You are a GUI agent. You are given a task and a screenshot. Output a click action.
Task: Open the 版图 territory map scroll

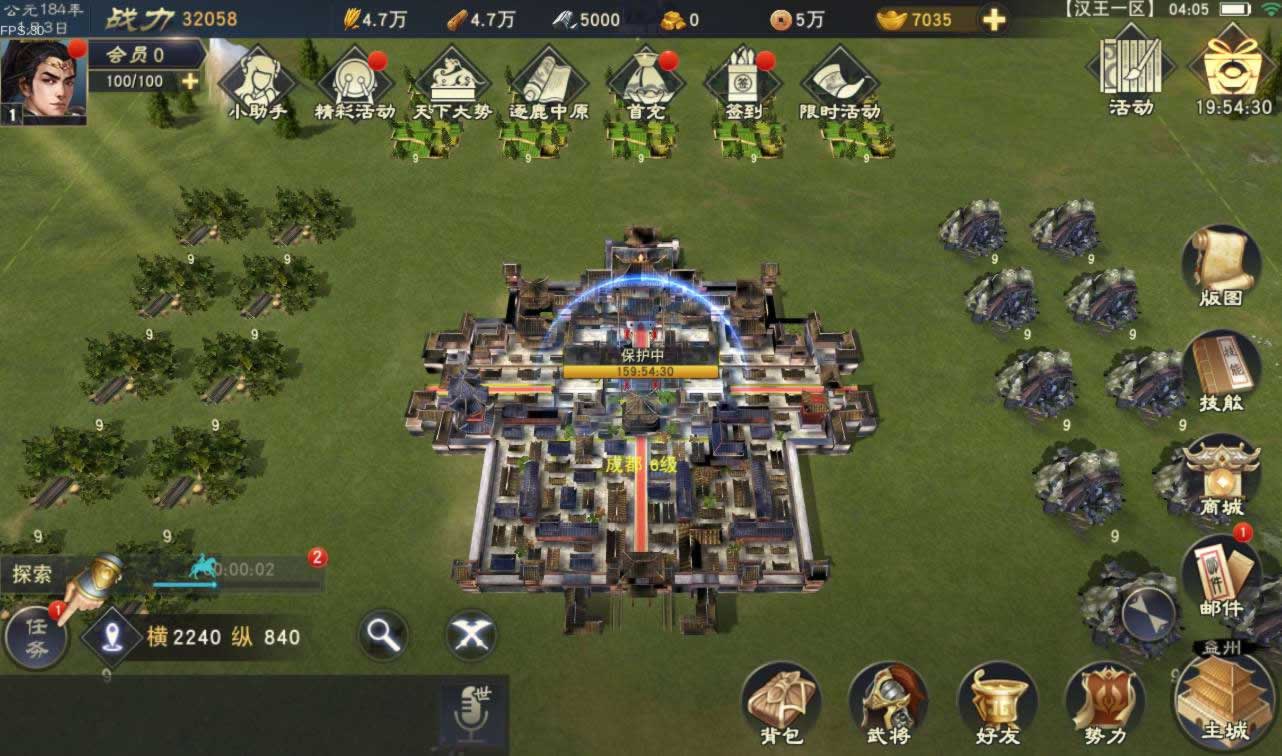click(x=1220, y=264)
